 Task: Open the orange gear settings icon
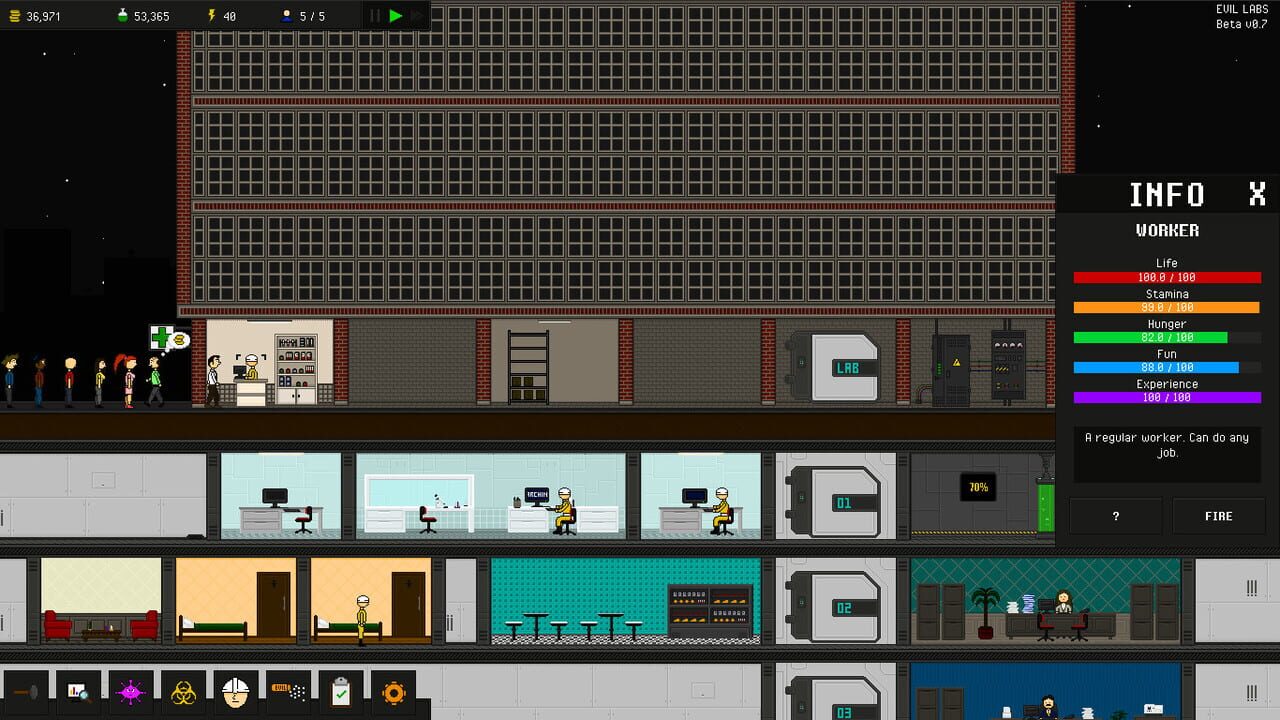[x=393, y=692]
